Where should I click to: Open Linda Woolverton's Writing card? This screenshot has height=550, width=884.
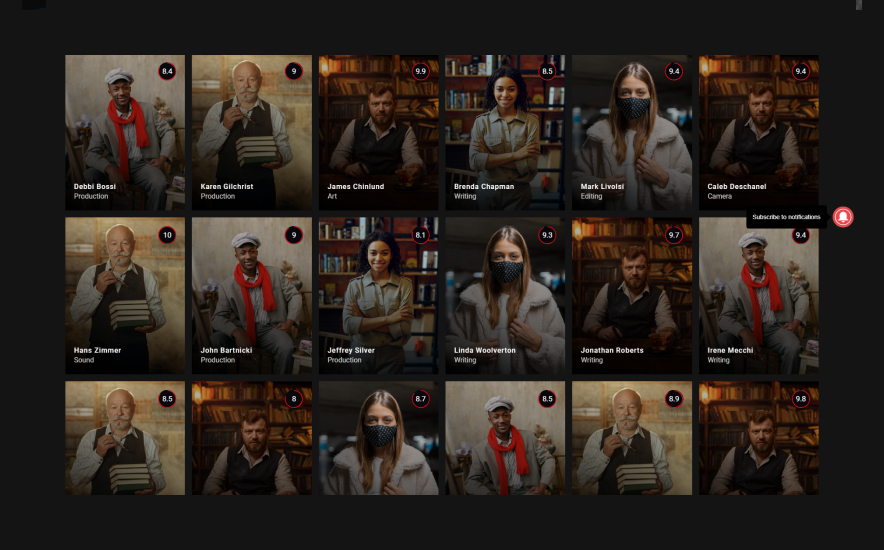pyautogui.click(x=505, y=296)
